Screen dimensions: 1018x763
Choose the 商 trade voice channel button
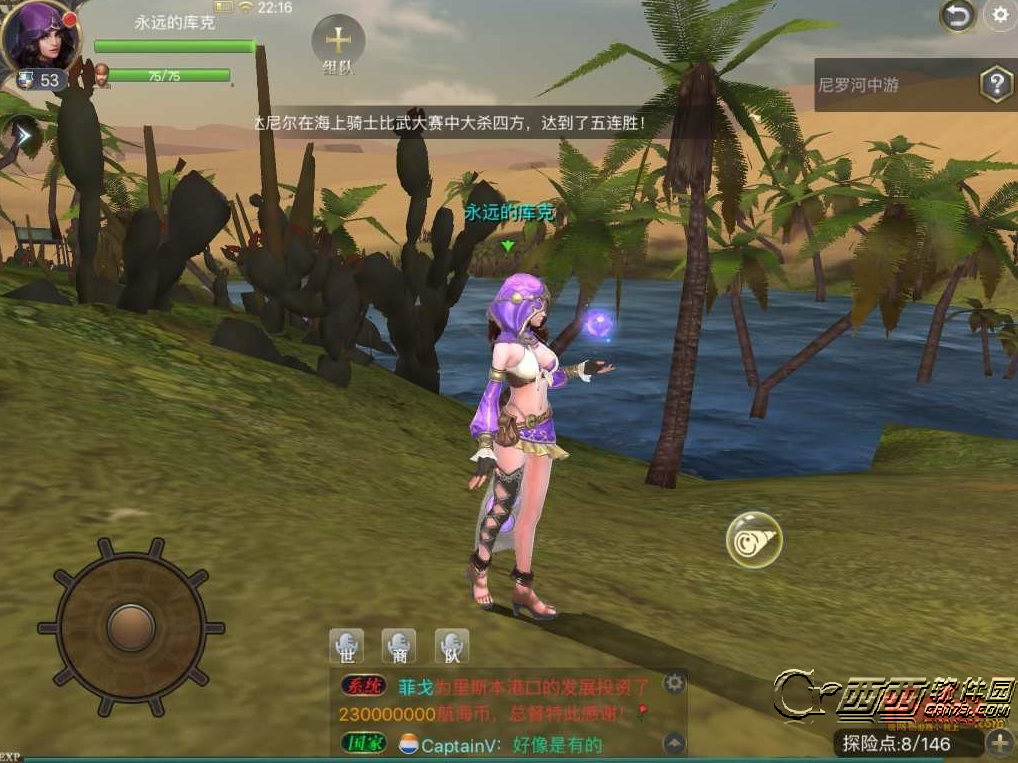(x=400, y=647)
